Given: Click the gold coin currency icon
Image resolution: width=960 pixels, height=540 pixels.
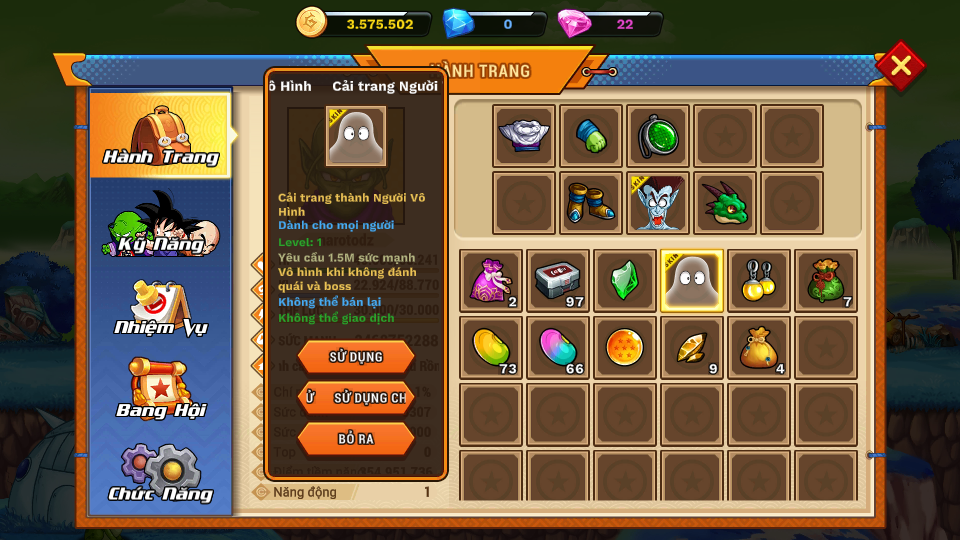Looking at the screenshot, I should point(311,22).
